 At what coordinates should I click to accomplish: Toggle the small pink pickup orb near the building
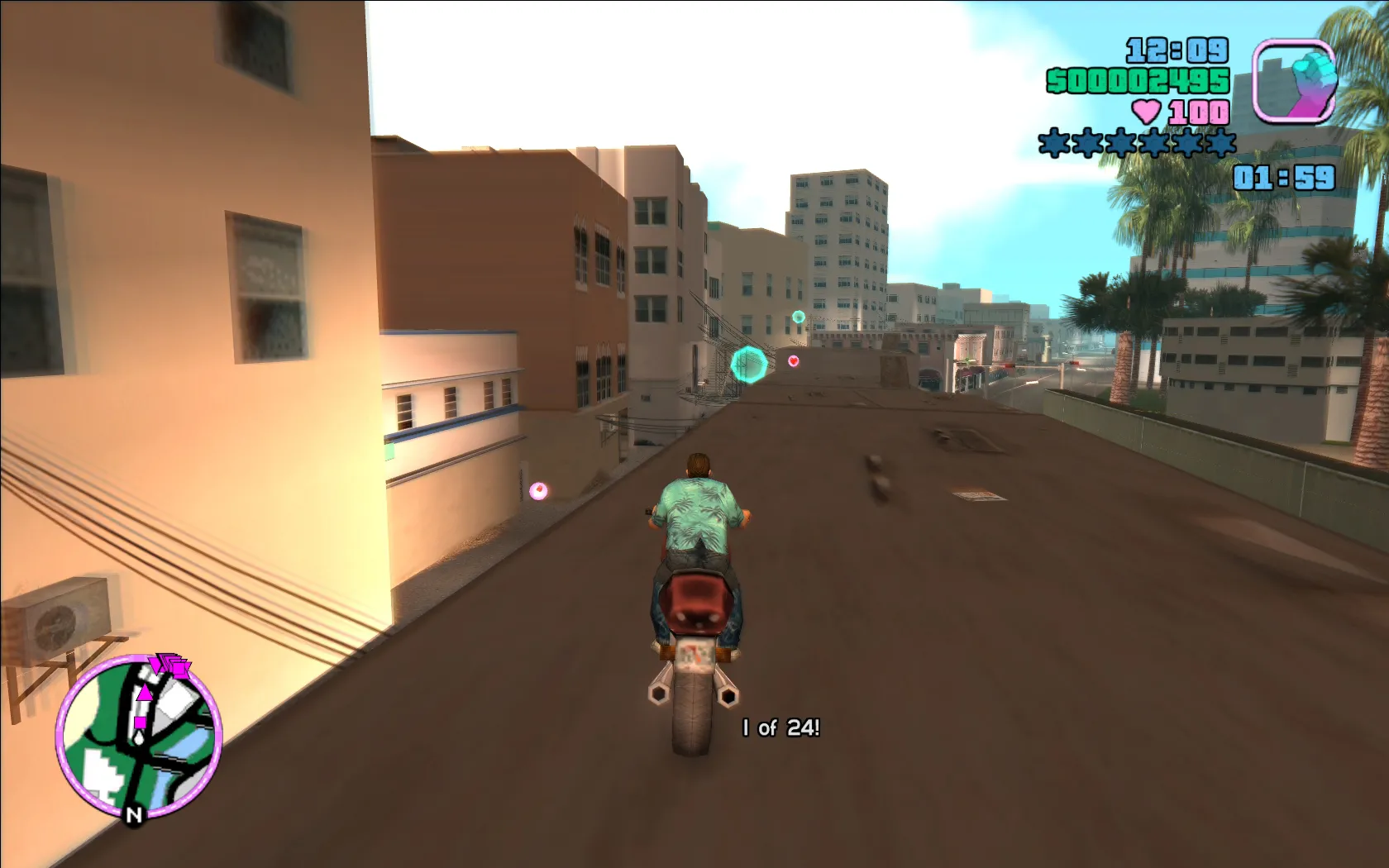[538, 489]
